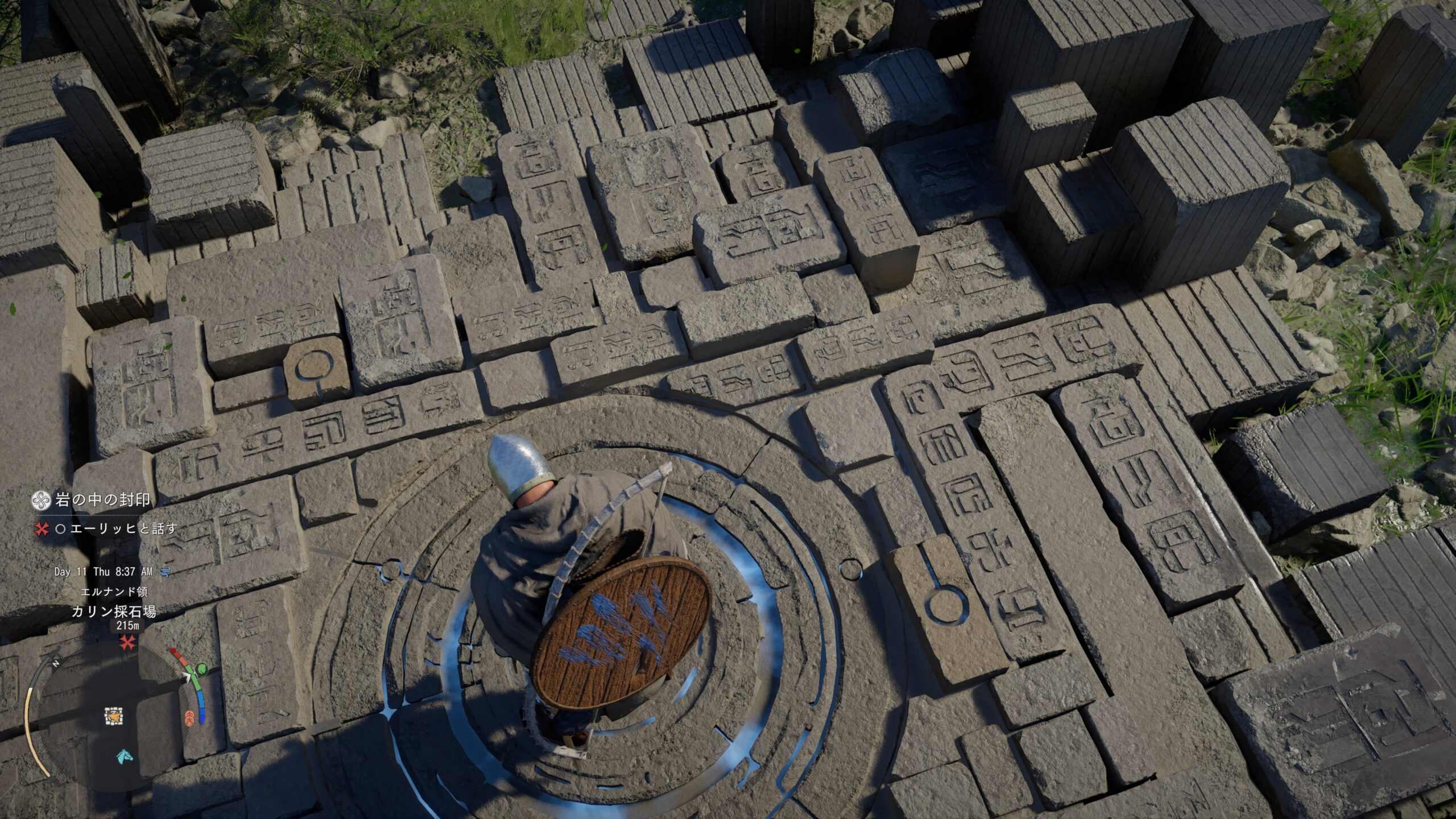Click the player arrow icon on the minimap
The height and width of the screenshot is (819, 1456).
[114, 717]
